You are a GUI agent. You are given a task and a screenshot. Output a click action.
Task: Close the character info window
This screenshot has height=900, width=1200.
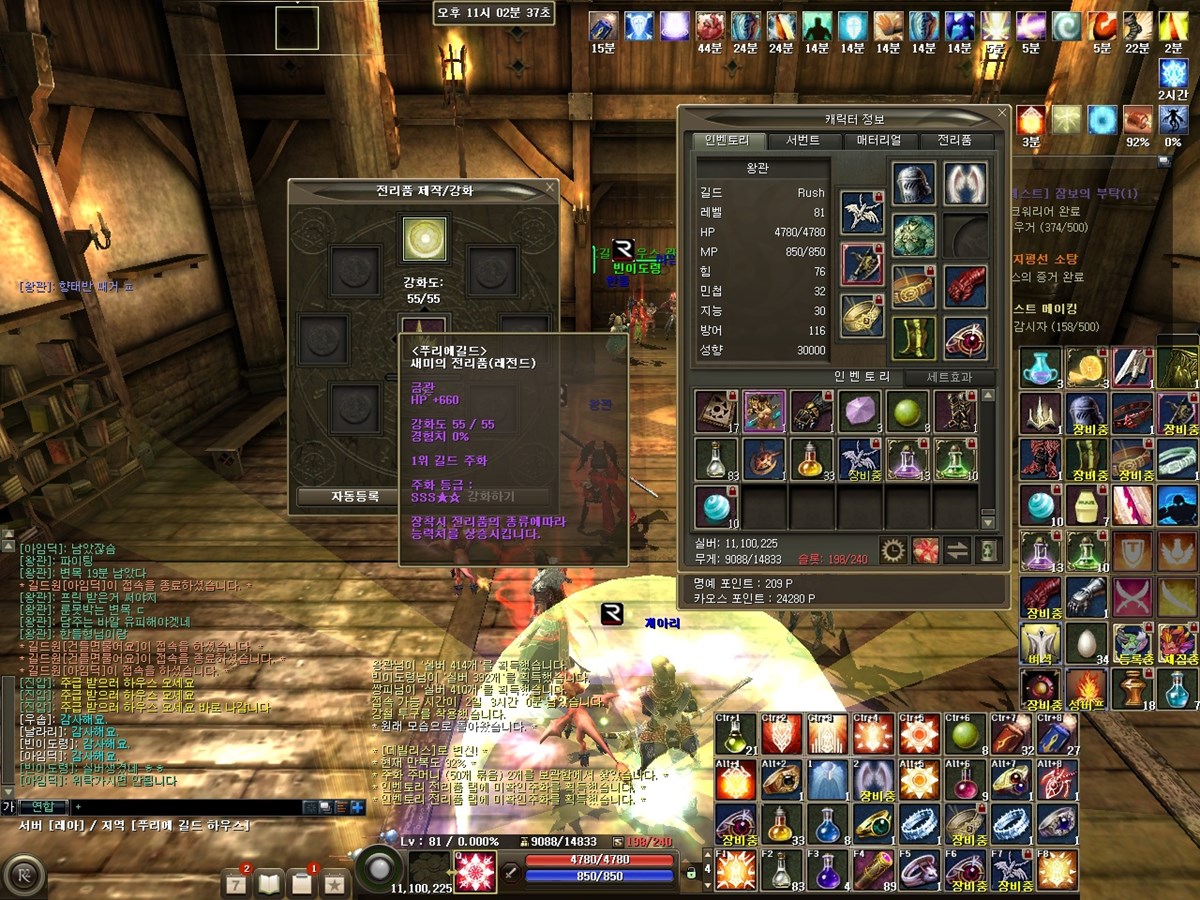[1003, 113]
